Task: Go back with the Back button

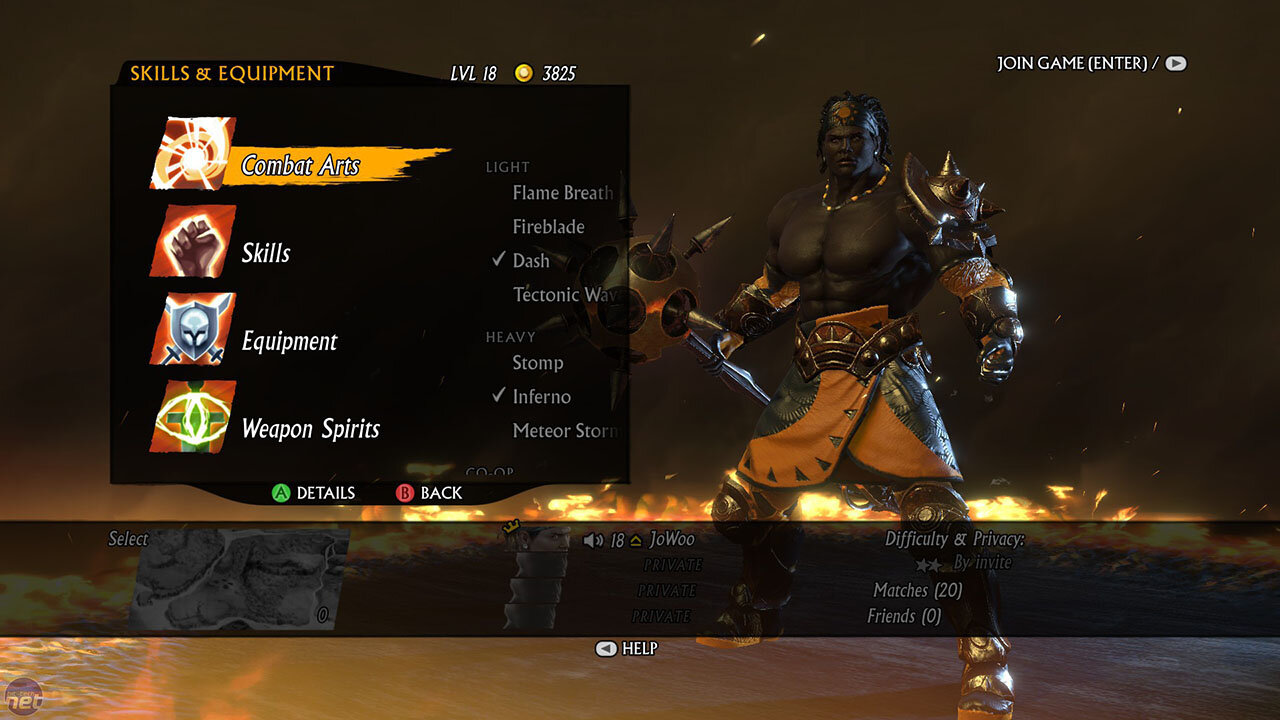Action: (430, 493)
